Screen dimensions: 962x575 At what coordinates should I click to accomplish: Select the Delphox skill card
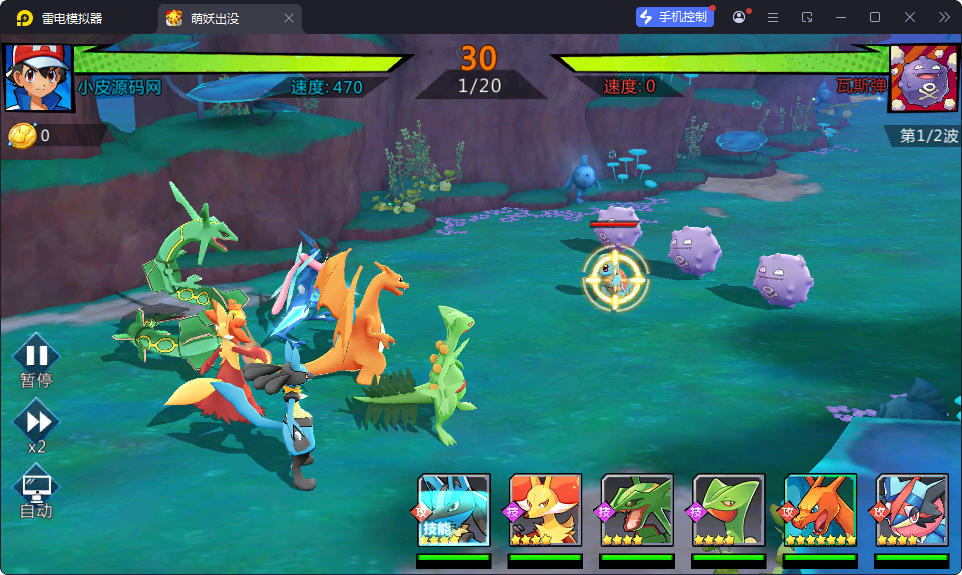click(545, 509)
